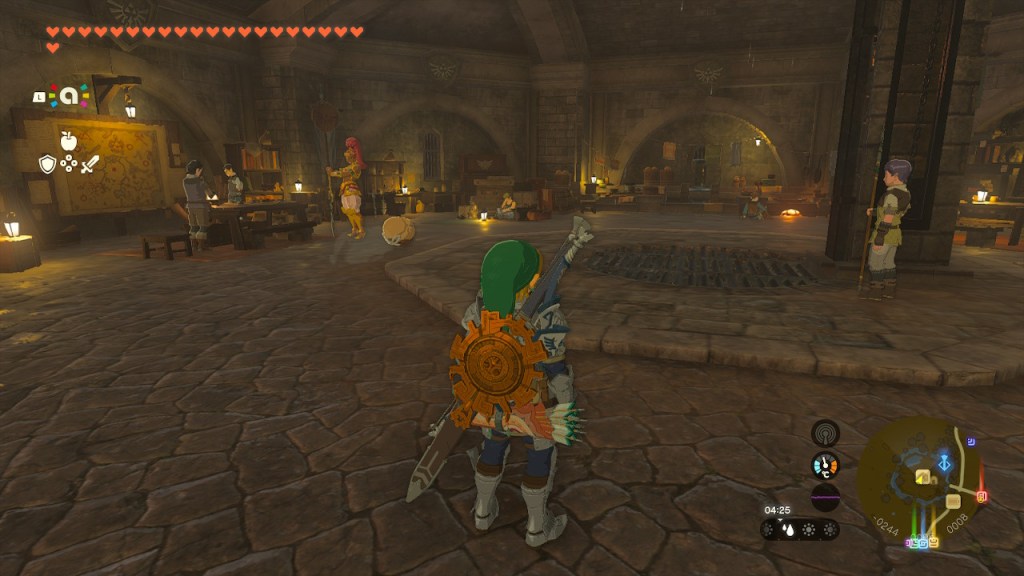
Task: Open the weather forecast strip
Action: (x=799, y=530)
